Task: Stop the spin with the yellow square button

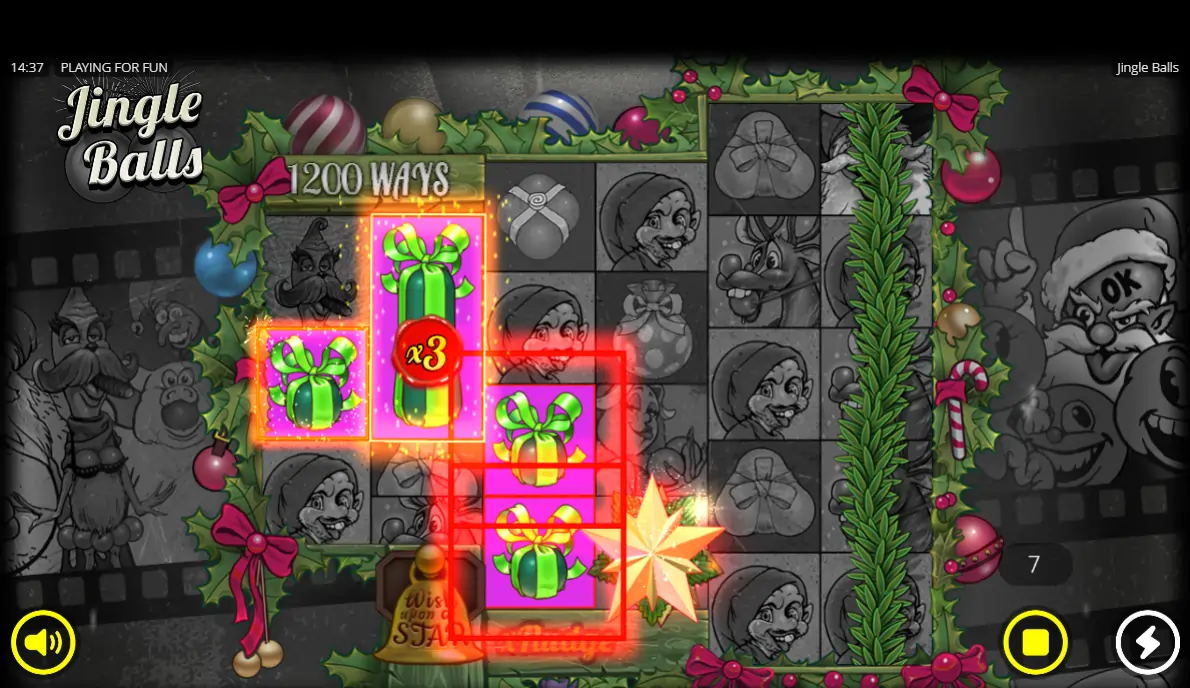Action: 1035,642
